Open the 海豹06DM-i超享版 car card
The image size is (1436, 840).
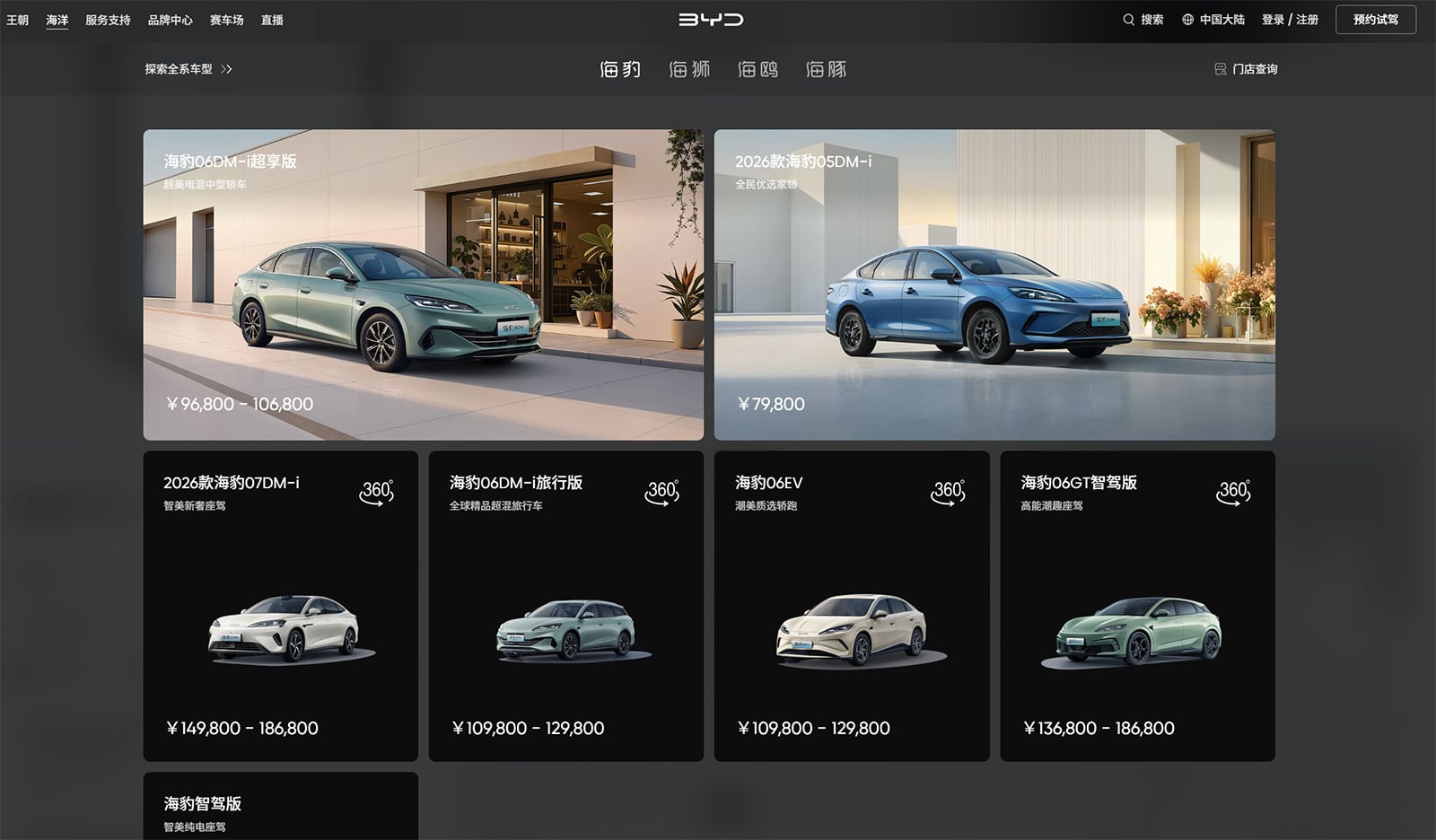(x=424, y=283)
